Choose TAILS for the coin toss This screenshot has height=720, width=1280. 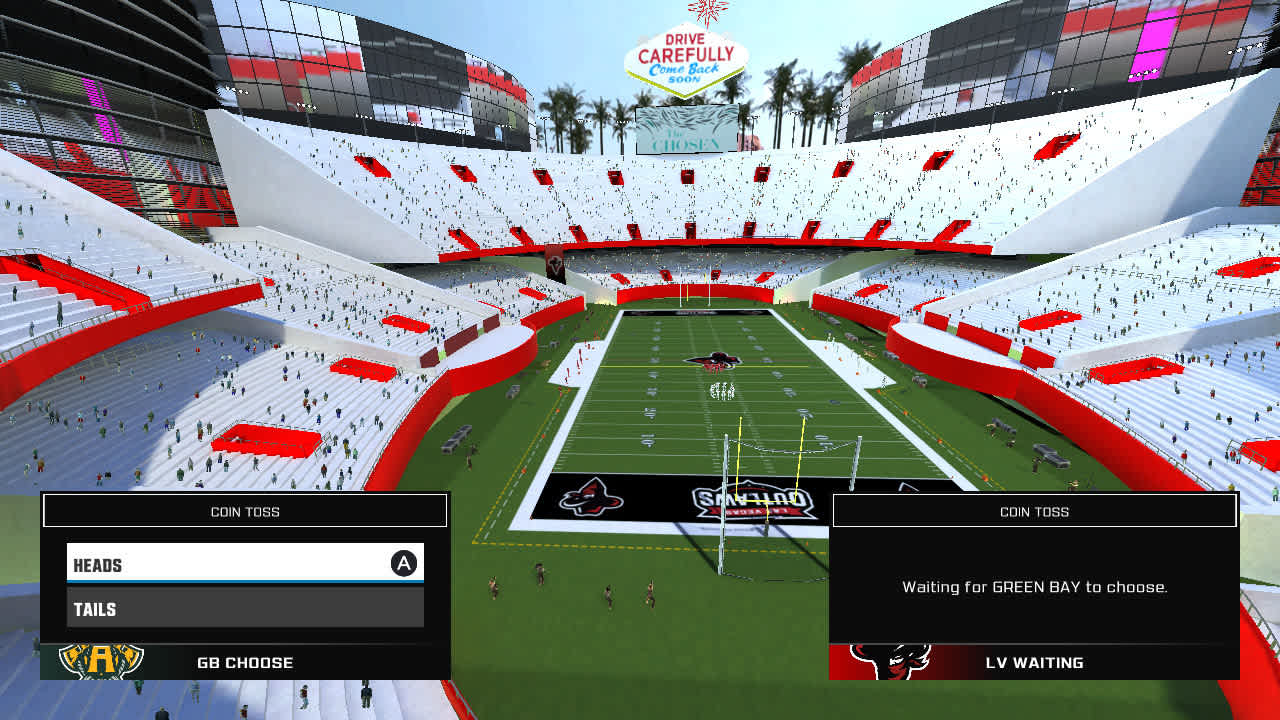point(245,608)
